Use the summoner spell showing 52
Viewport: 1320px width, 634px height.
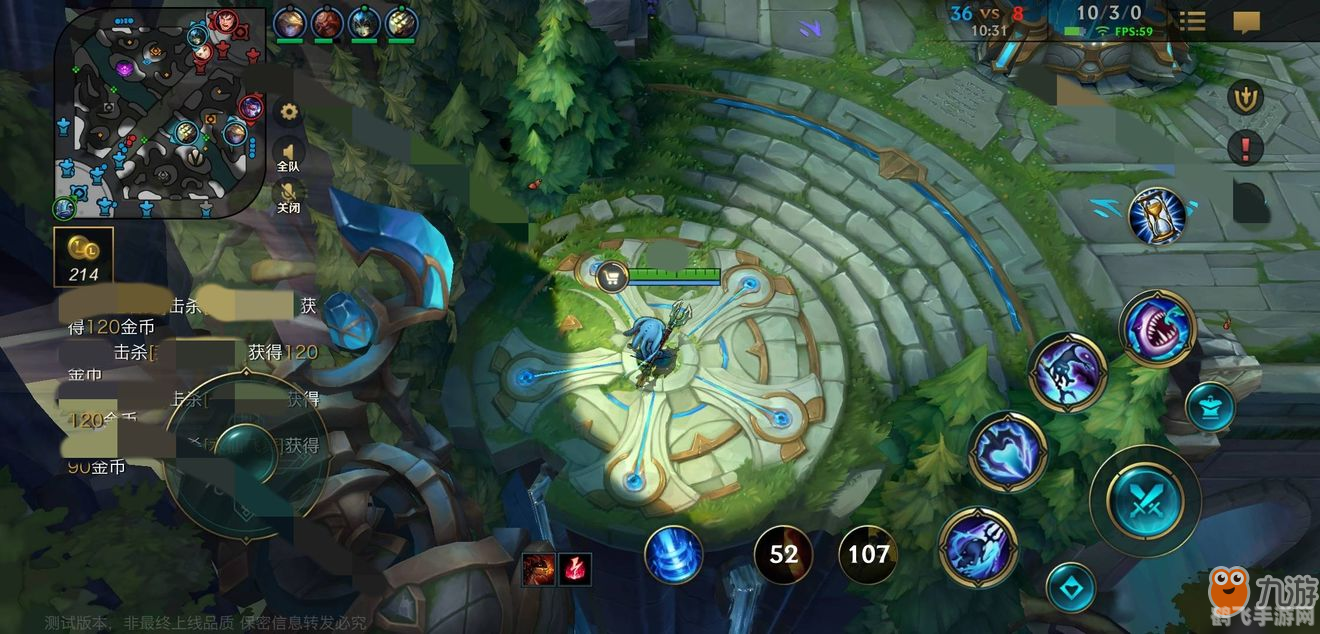[x=783, y=554]
